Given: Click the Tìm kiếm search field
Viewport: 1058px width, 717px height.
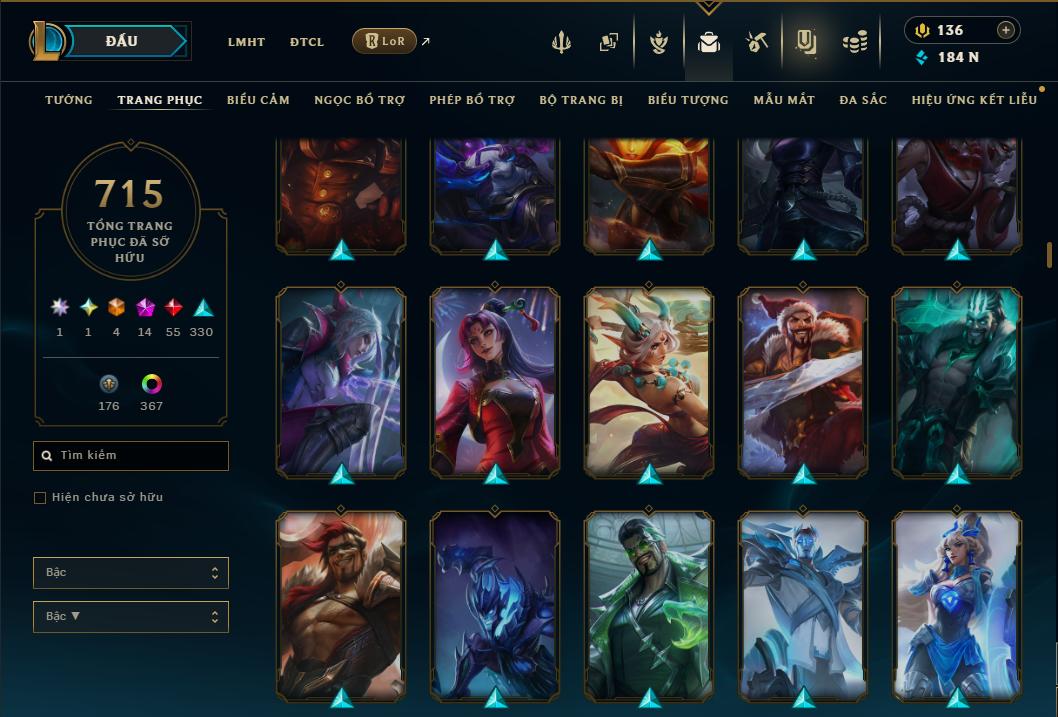Looking at the screenshot, I should (131, 456).
